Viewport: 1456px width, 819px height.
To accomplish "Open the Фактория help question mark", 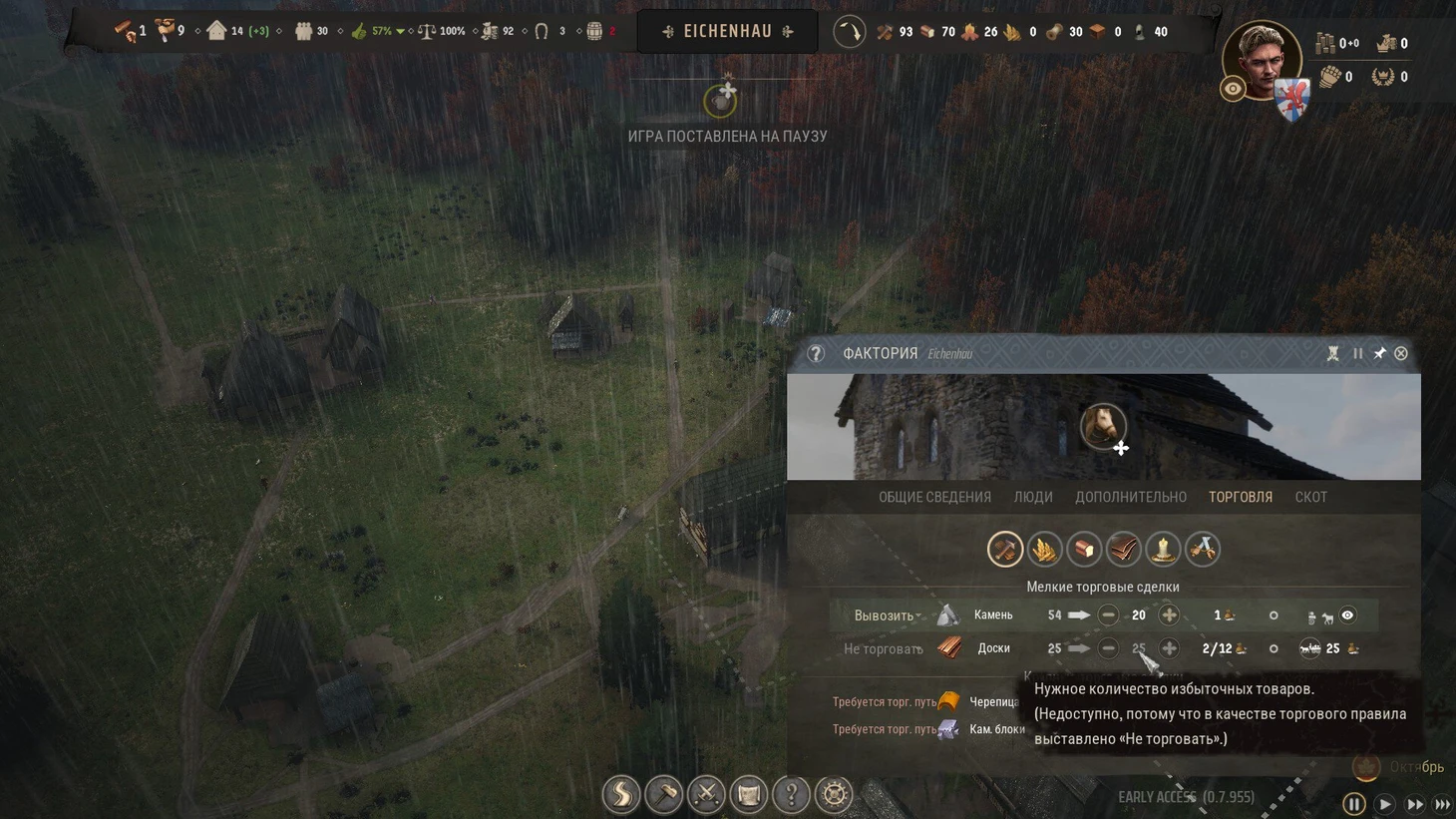I will click(x=816, y=353).
